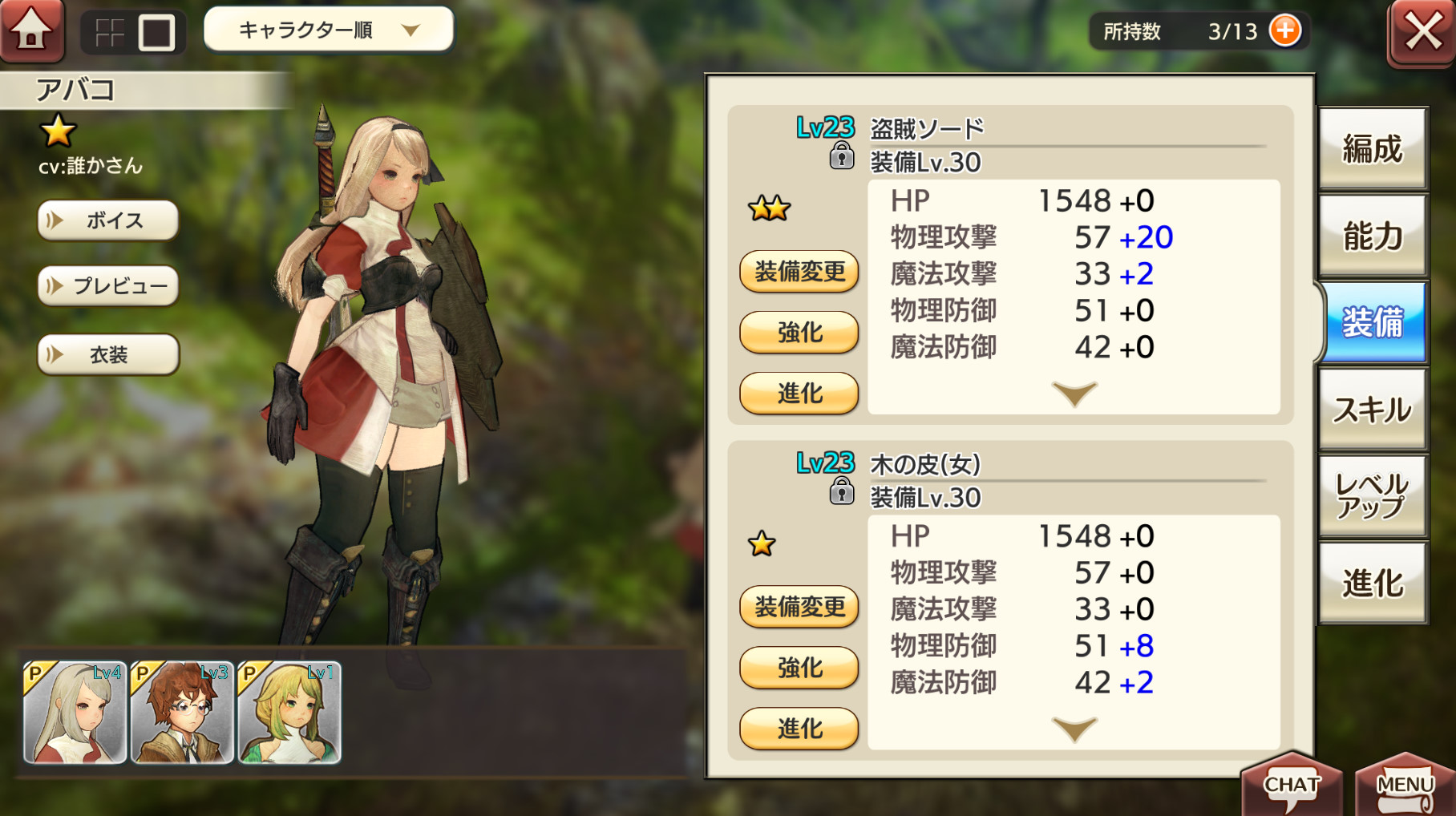Open the スキル tab
Viewport: 1456px width, 816px height.
tap(1373, 410)
